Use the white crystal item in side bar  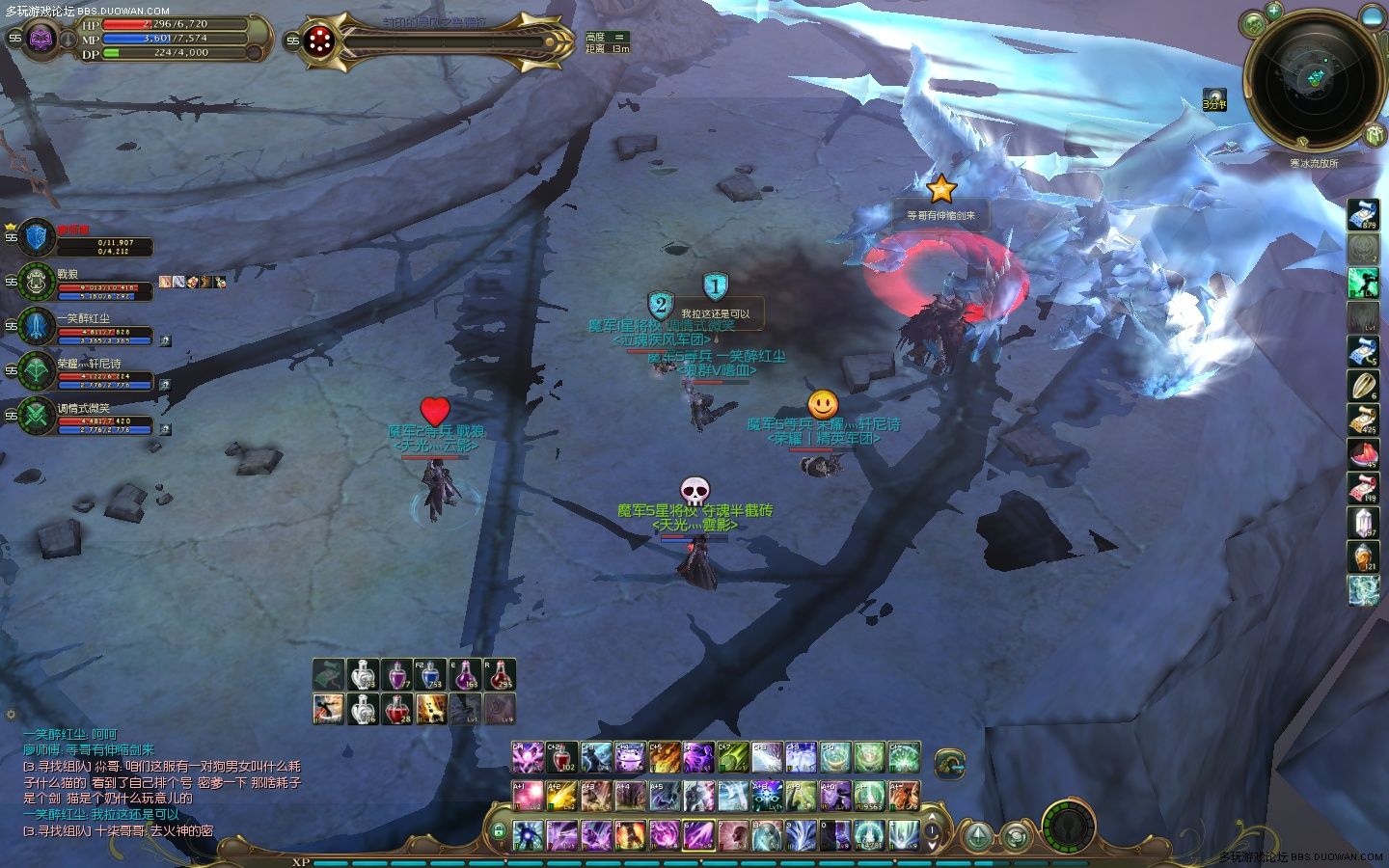click(1363, 523)
